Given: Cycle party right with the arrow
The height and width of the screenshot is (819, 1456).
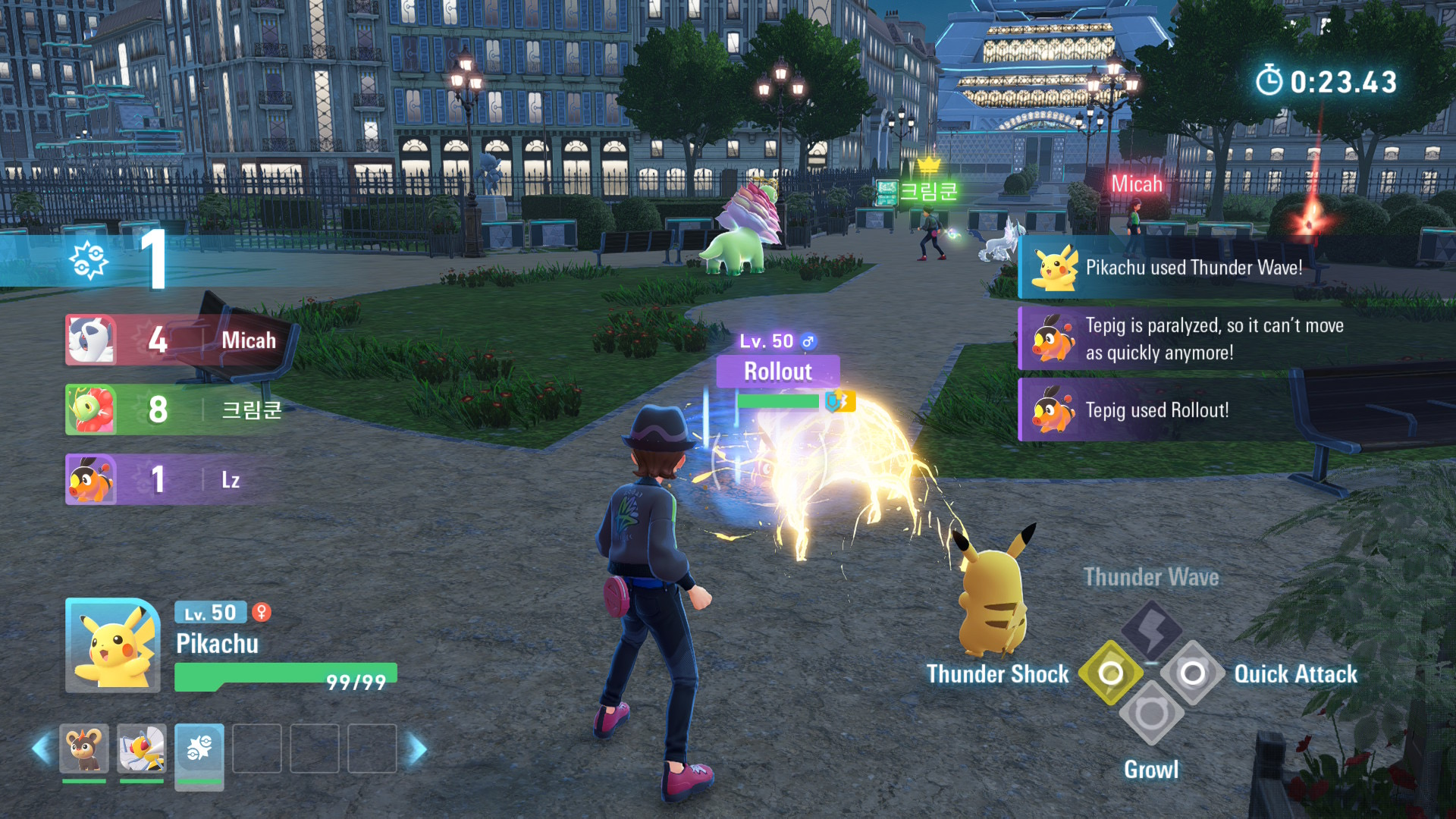Looking at the screenshot, I should tap(417, 748).
